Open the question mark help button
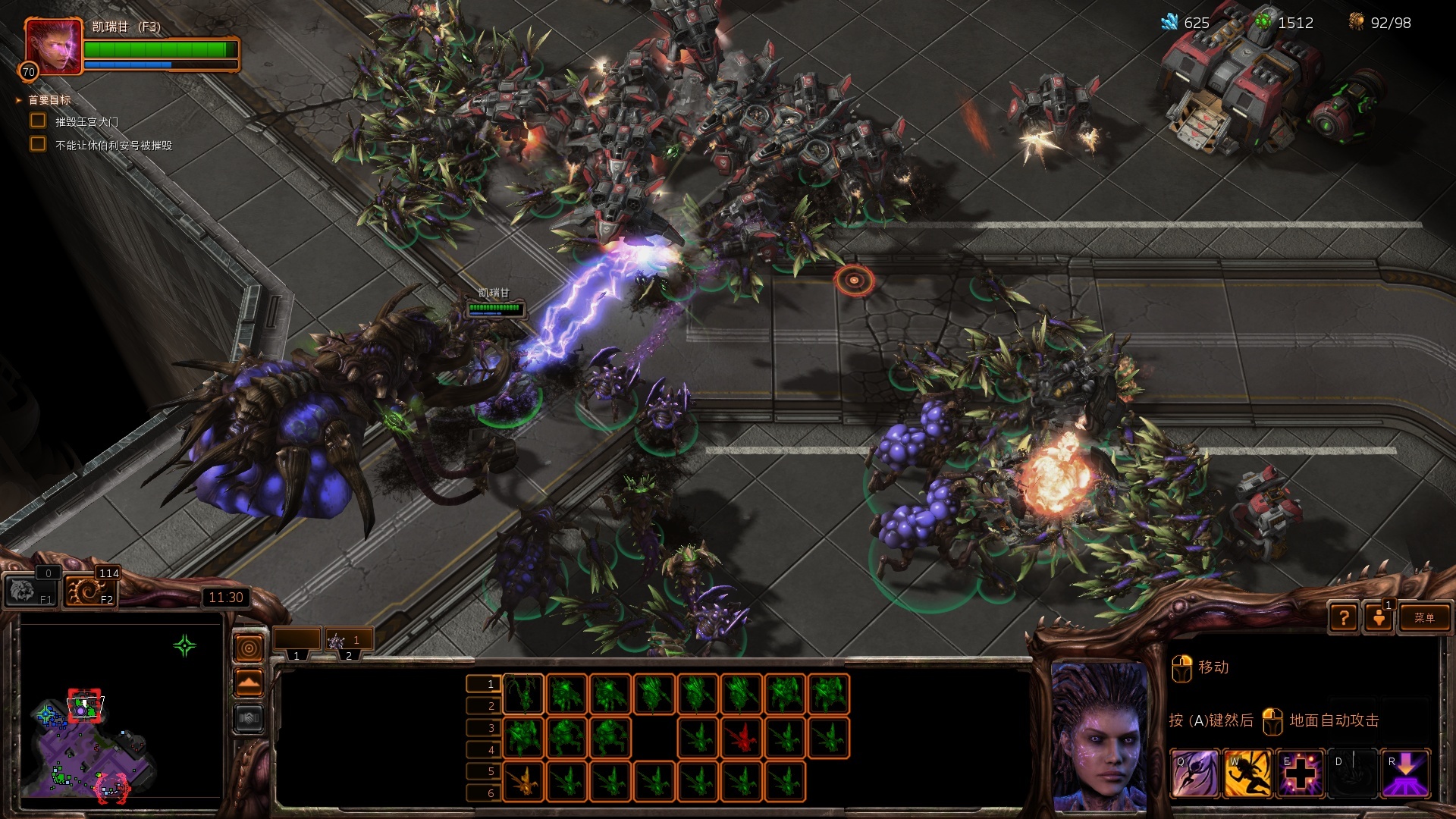The width and height of the screenshot is (1456, 819). coord(1344,618)
